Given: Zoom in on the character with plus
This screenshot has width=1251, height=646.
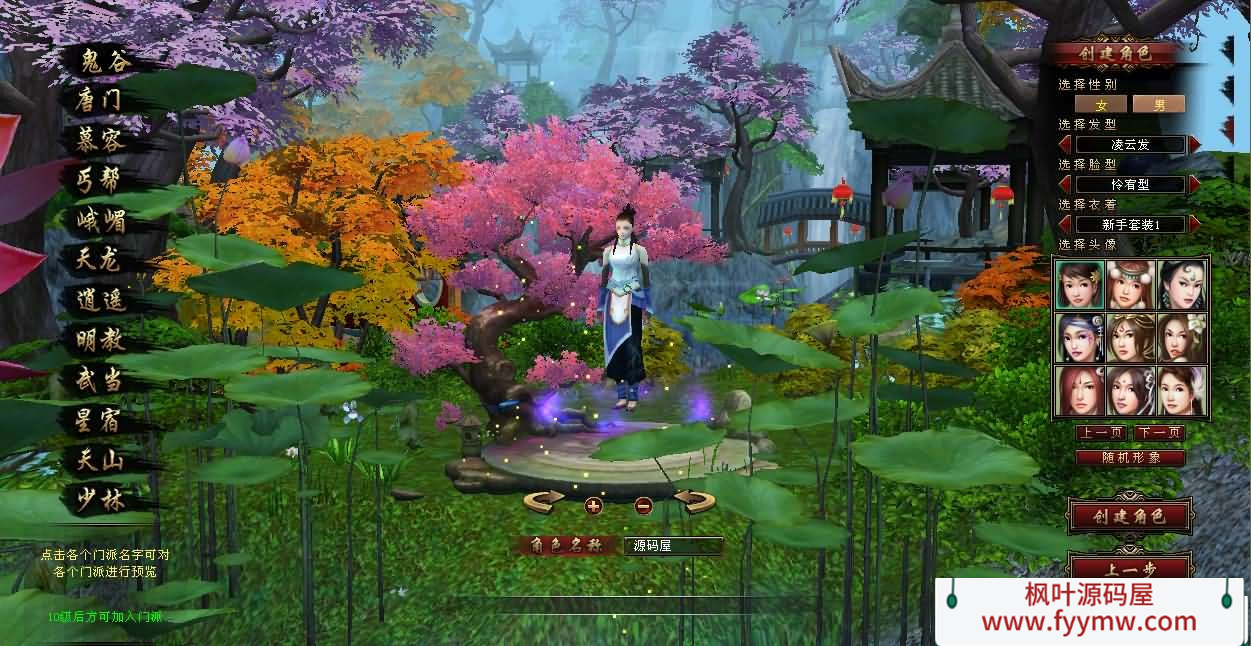Looking at the screenshot, I should pos(593,505).
